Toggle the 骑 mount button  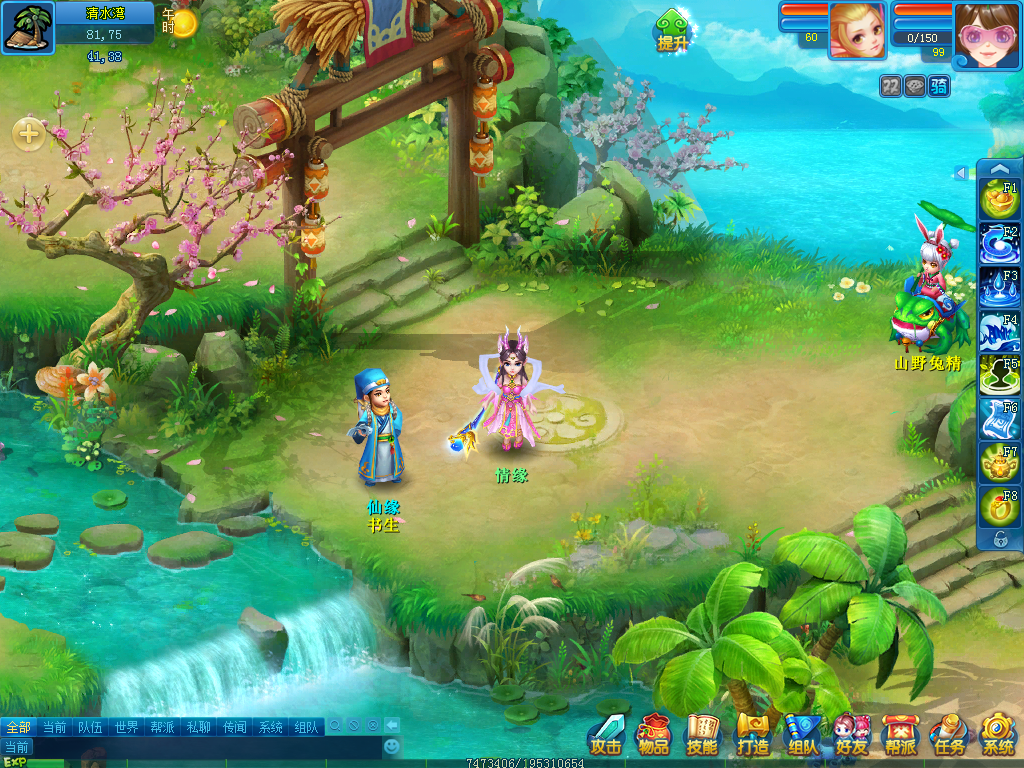[x=939, y=86]
